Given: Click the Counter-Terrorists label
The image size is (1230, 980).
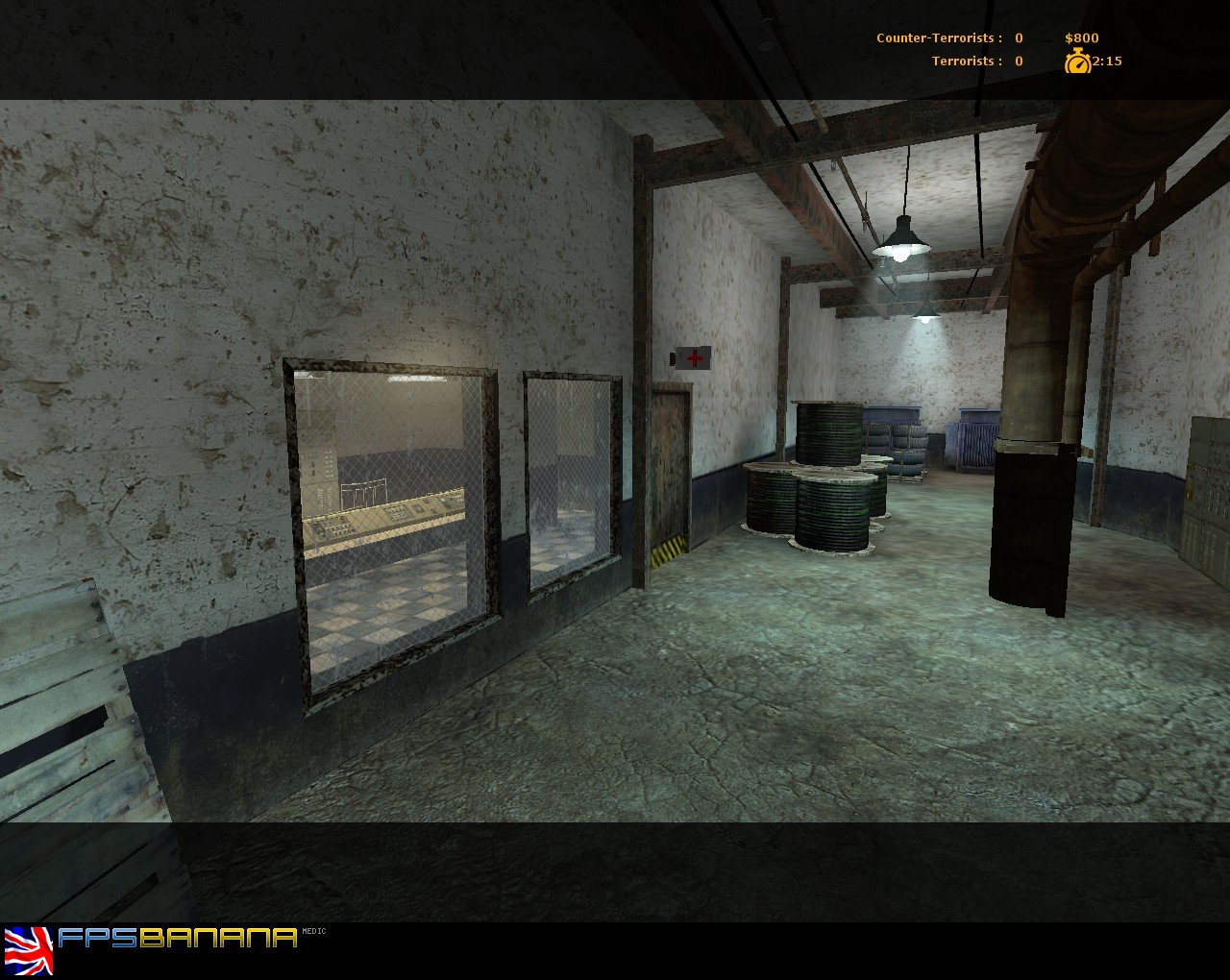Looking at the screenshot, I should pyautogui.click(x=934, y=37).
